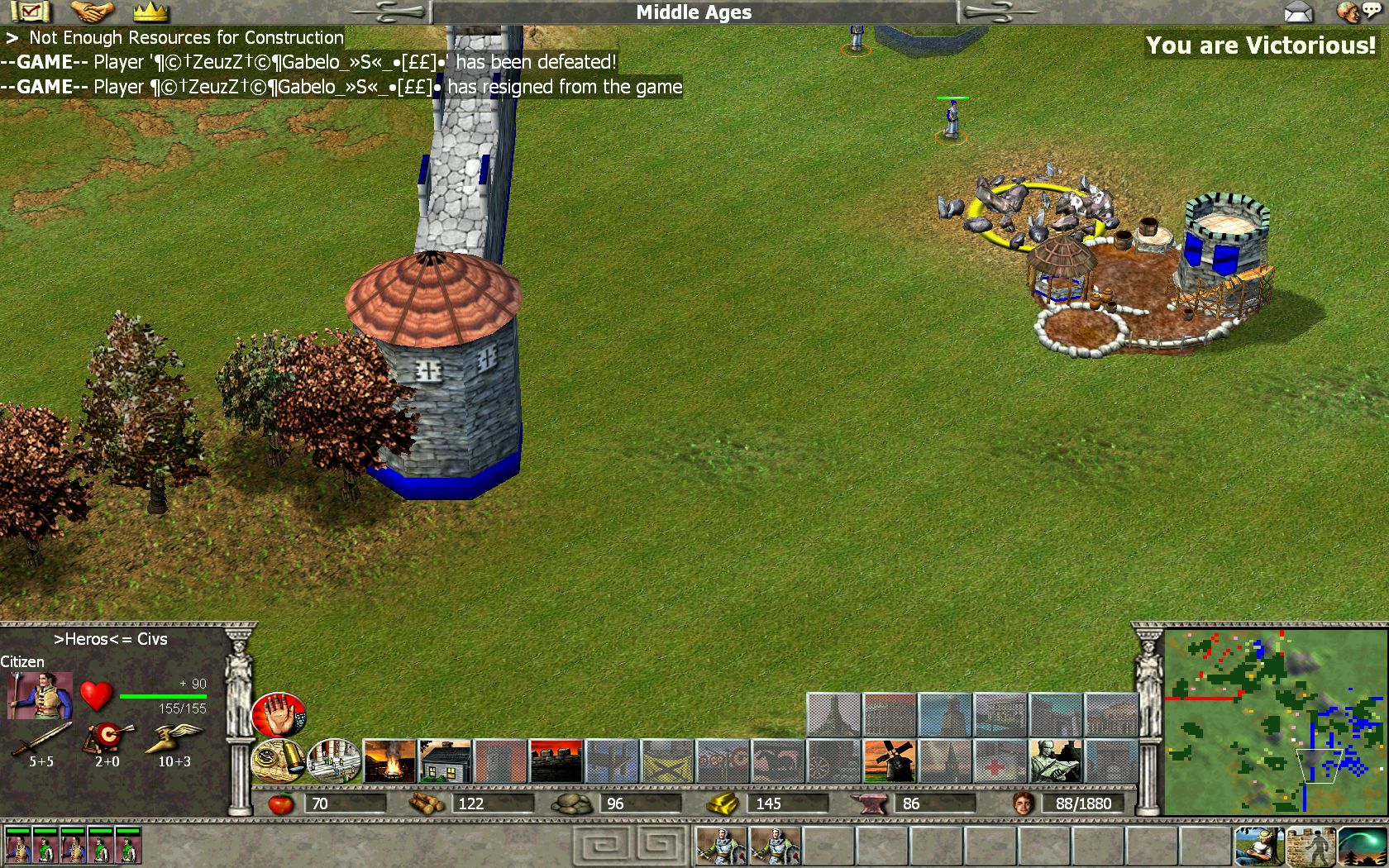Open the handshake alliances and tributes panel
Screen dimensions: 1389x868
(92, 12)
